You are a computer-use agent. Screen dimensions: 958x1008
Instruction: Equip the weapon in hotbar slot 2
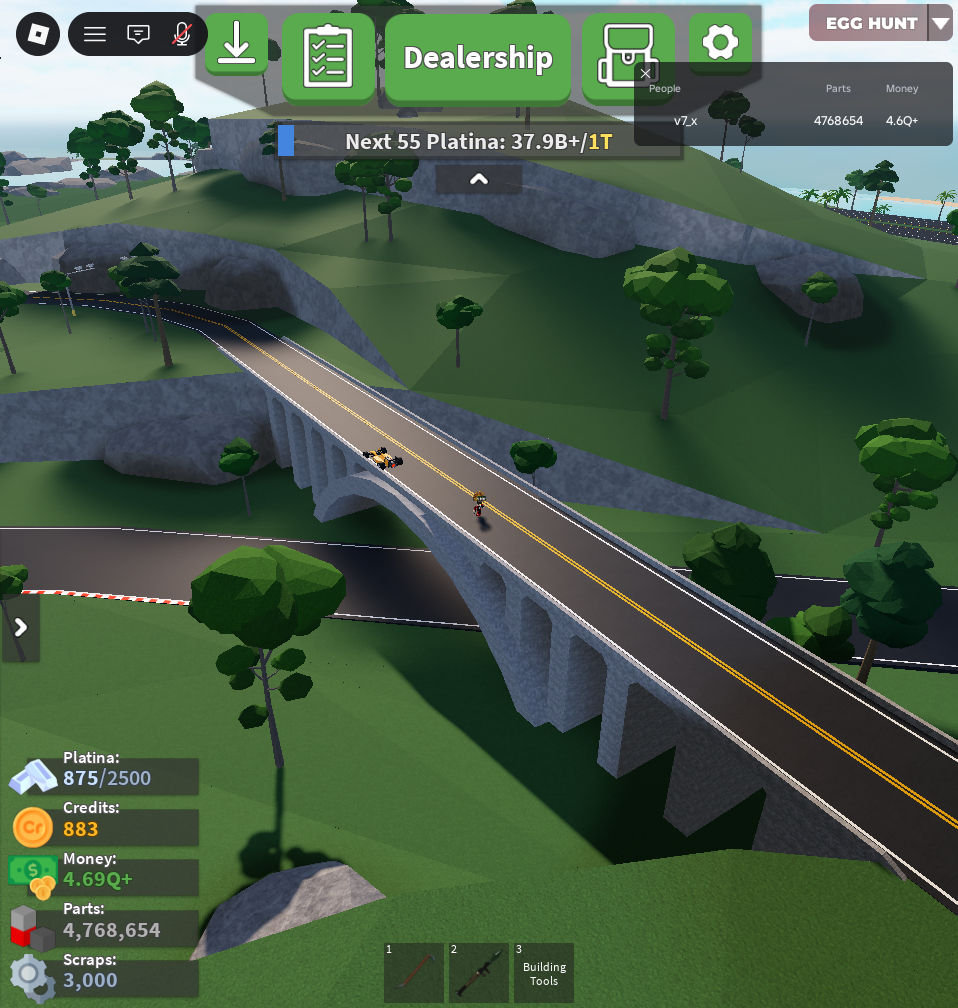pyautogui.click(x=478, y=973)
